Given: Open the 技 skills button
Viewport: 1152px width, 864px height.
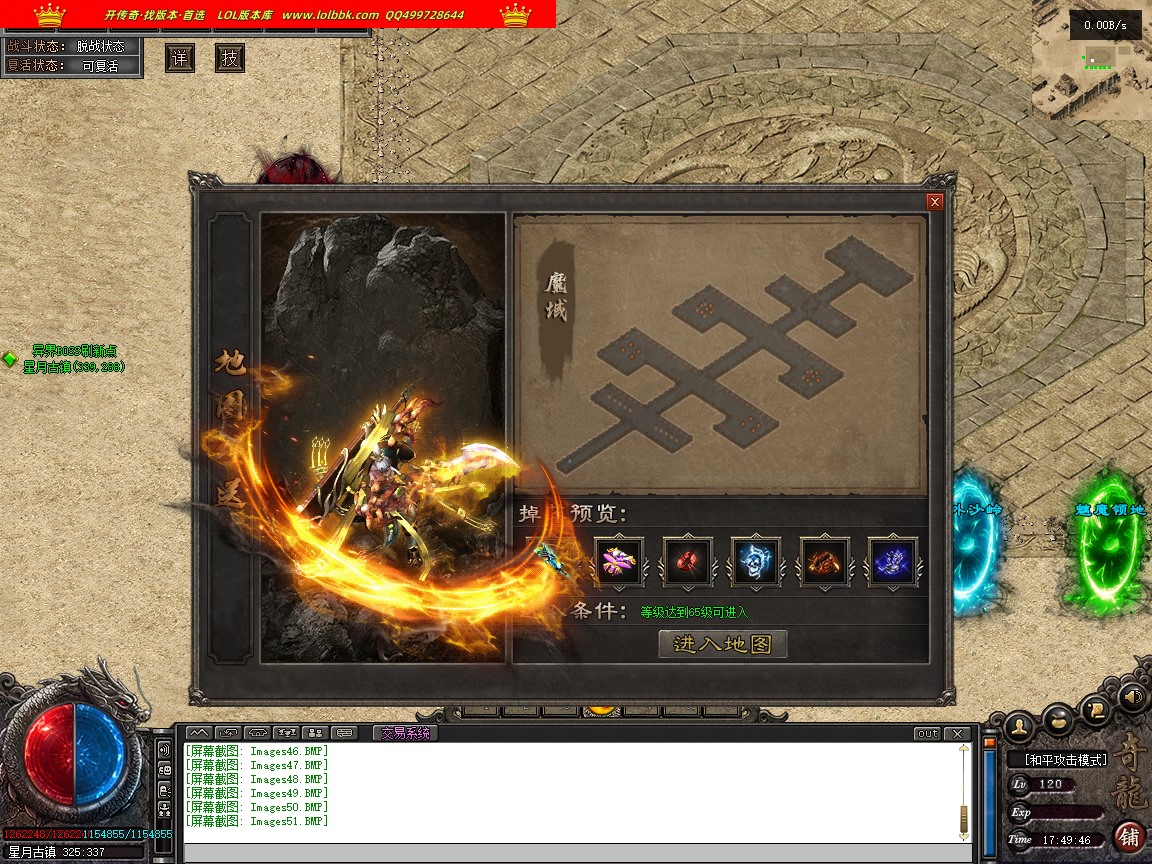Looking at the screenshot, I should click(230, 58).
